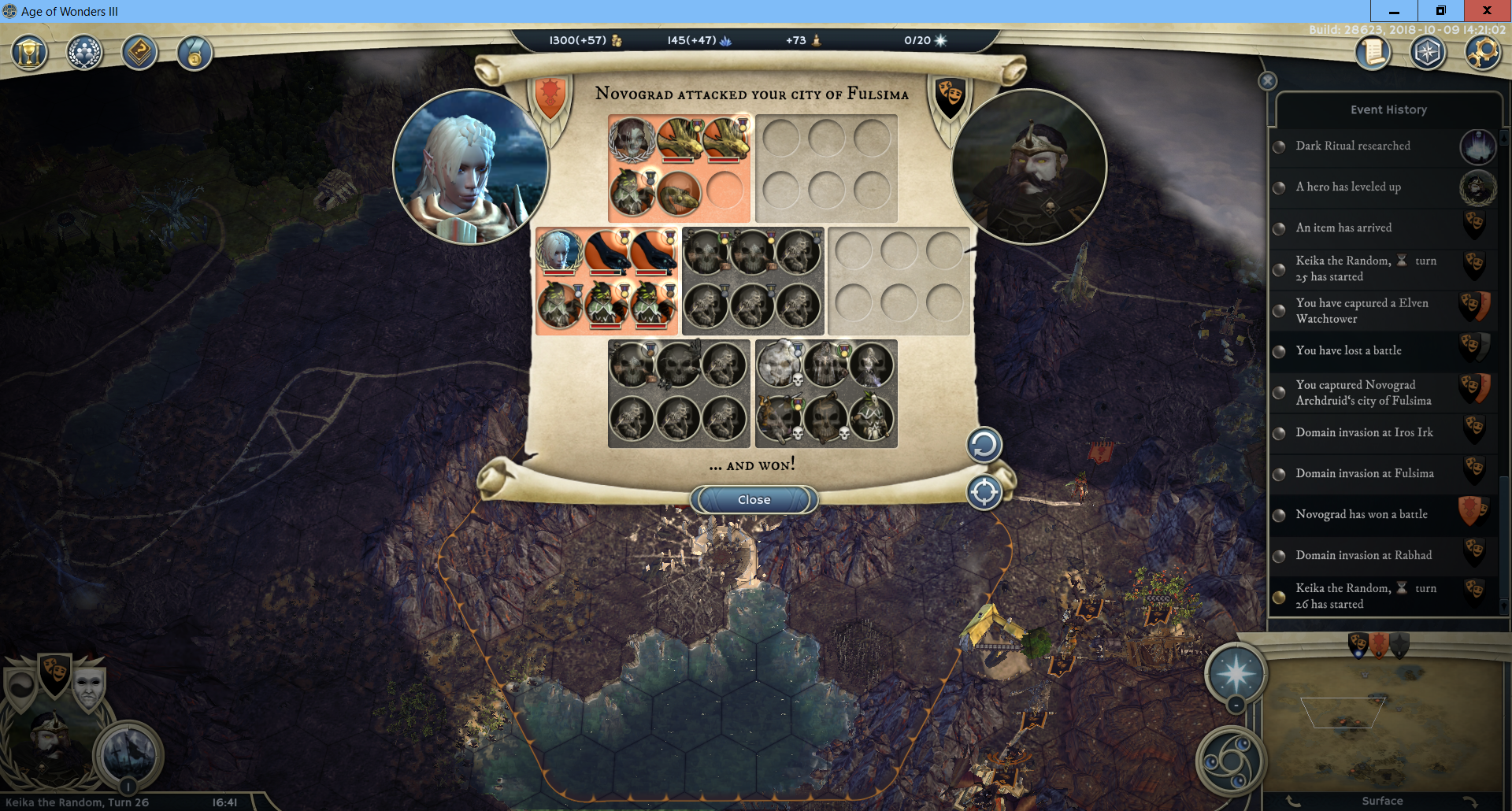Open the quest diamond icon
The width and height of the screenshot is (1512, 811).
pyautogui.click(x=139, y=53)
